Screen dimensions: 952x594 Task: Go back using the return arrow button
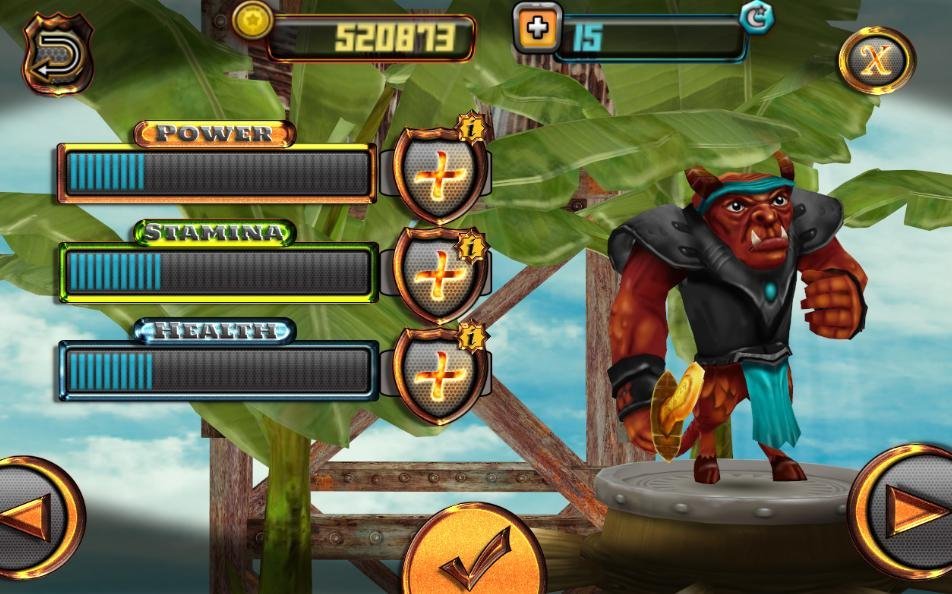coord(57,54)
